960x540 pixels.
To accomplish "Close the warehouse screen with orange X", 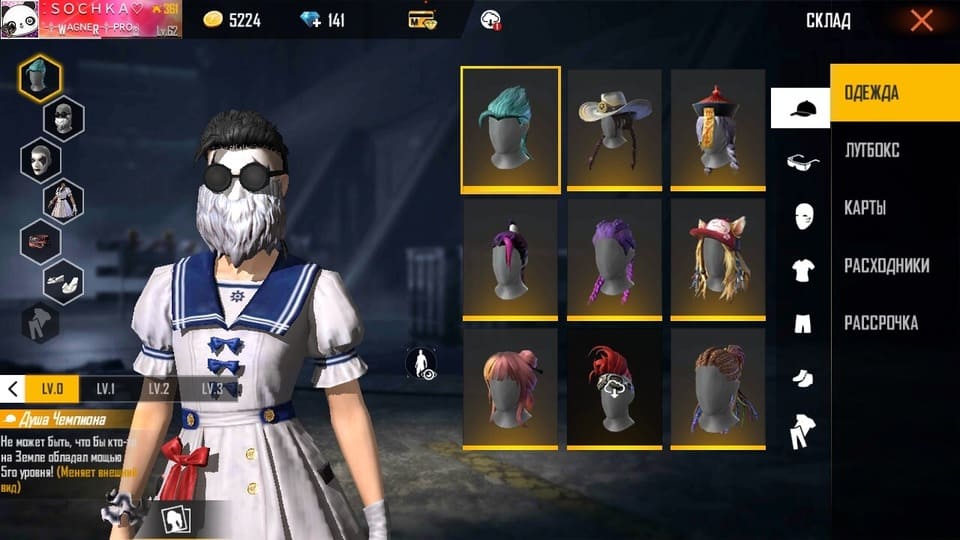I will click(921, 20).
